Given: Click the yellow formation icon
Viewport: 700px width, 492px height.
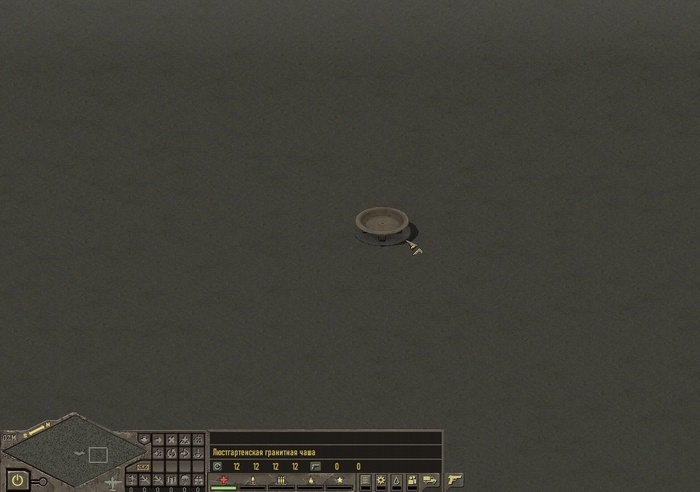Looking at the screenshot, I should coord(144,466).
